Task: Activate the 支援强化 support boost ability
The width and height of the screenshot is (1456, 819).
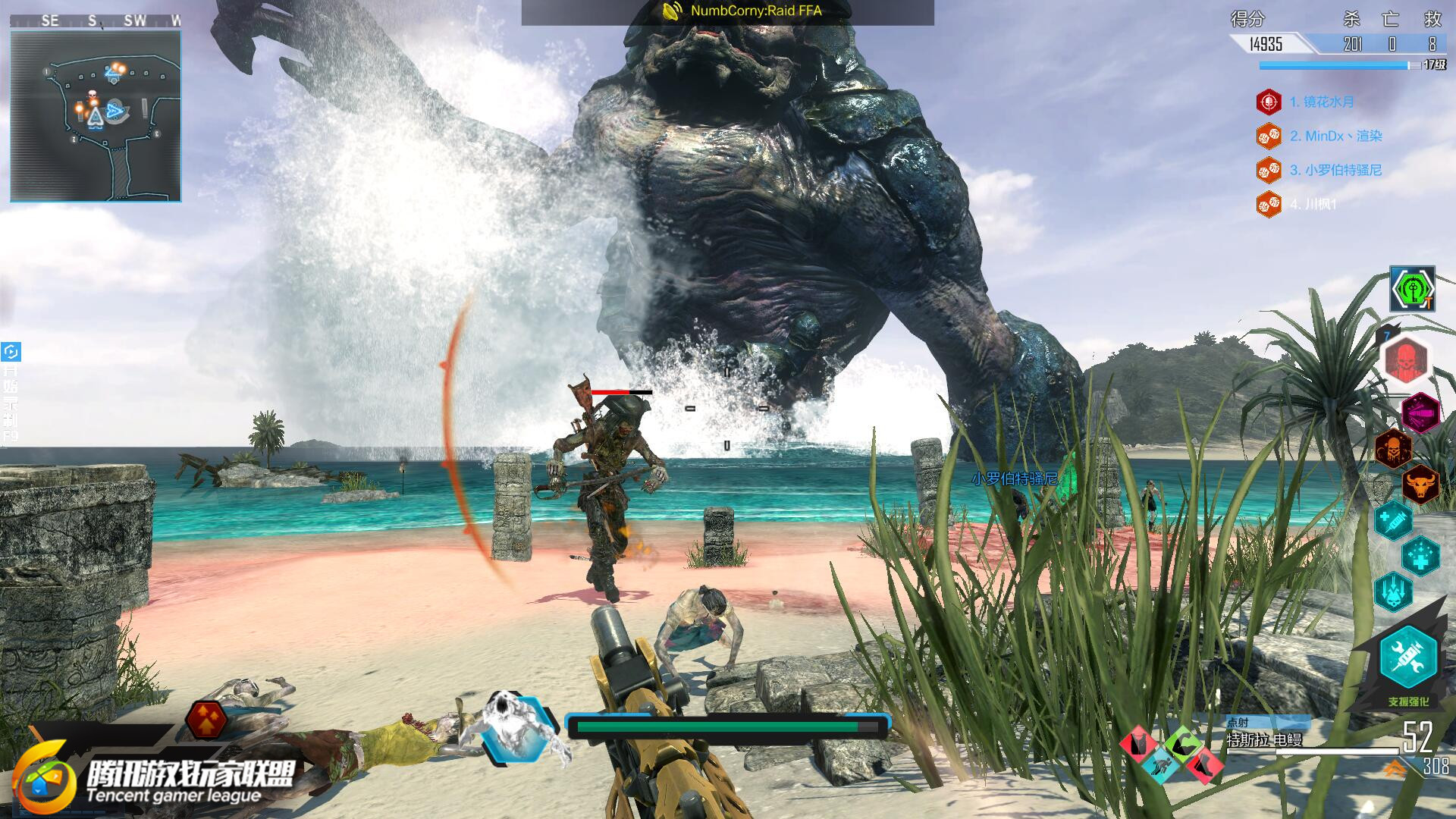Action: pyautogui.click(x=1408, y=657)
